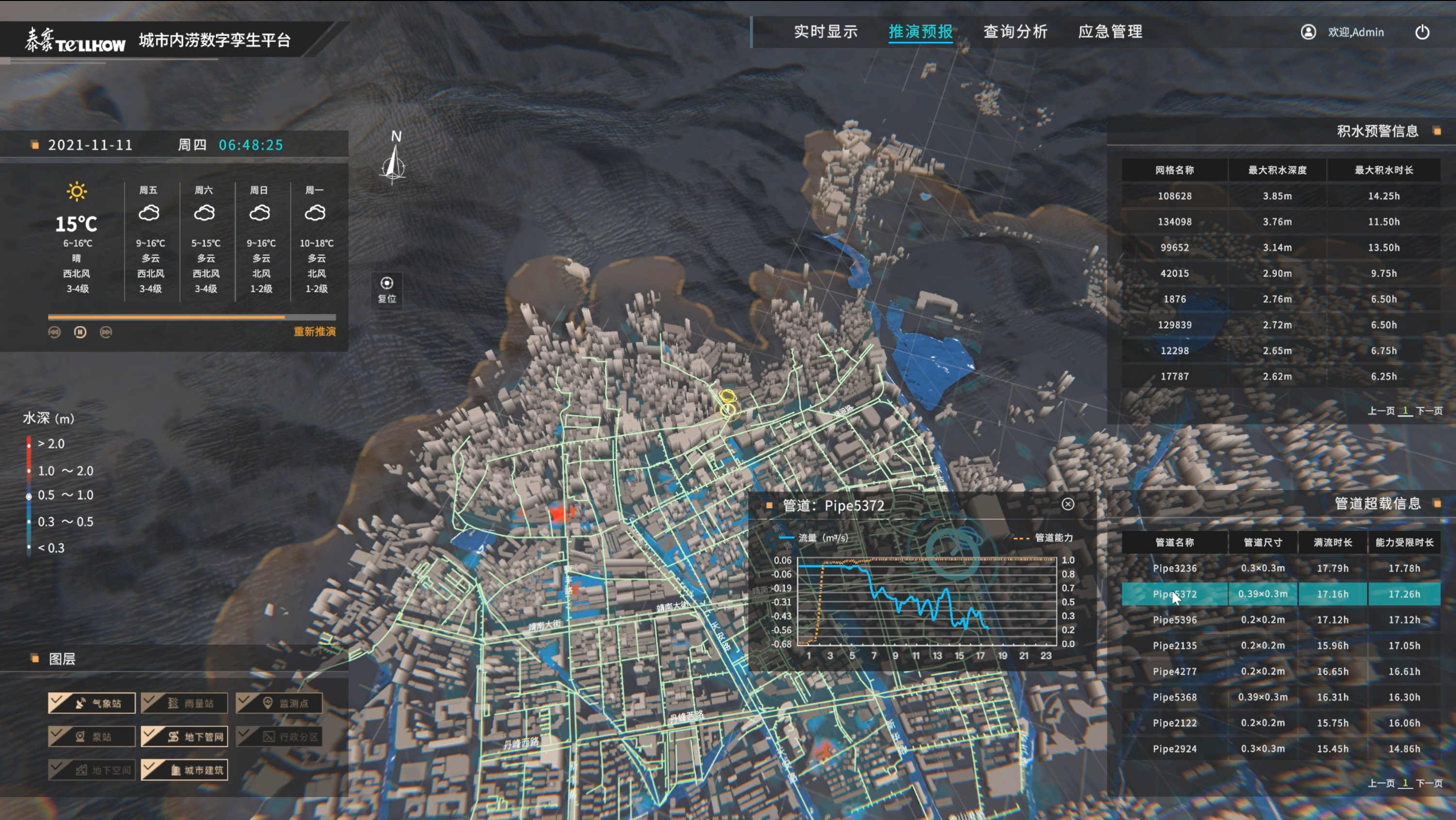Fast-forward the simulation playback
The width and height of the screenshot is (1456, 820).
(x=106, y=332)
